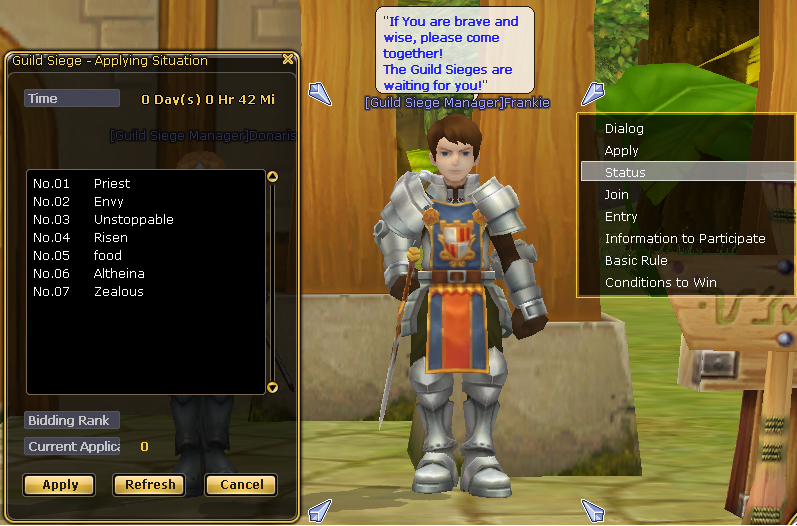797x526 pixels.
Task: Select the Envy guild entry
Action: [x=108, y=202]
